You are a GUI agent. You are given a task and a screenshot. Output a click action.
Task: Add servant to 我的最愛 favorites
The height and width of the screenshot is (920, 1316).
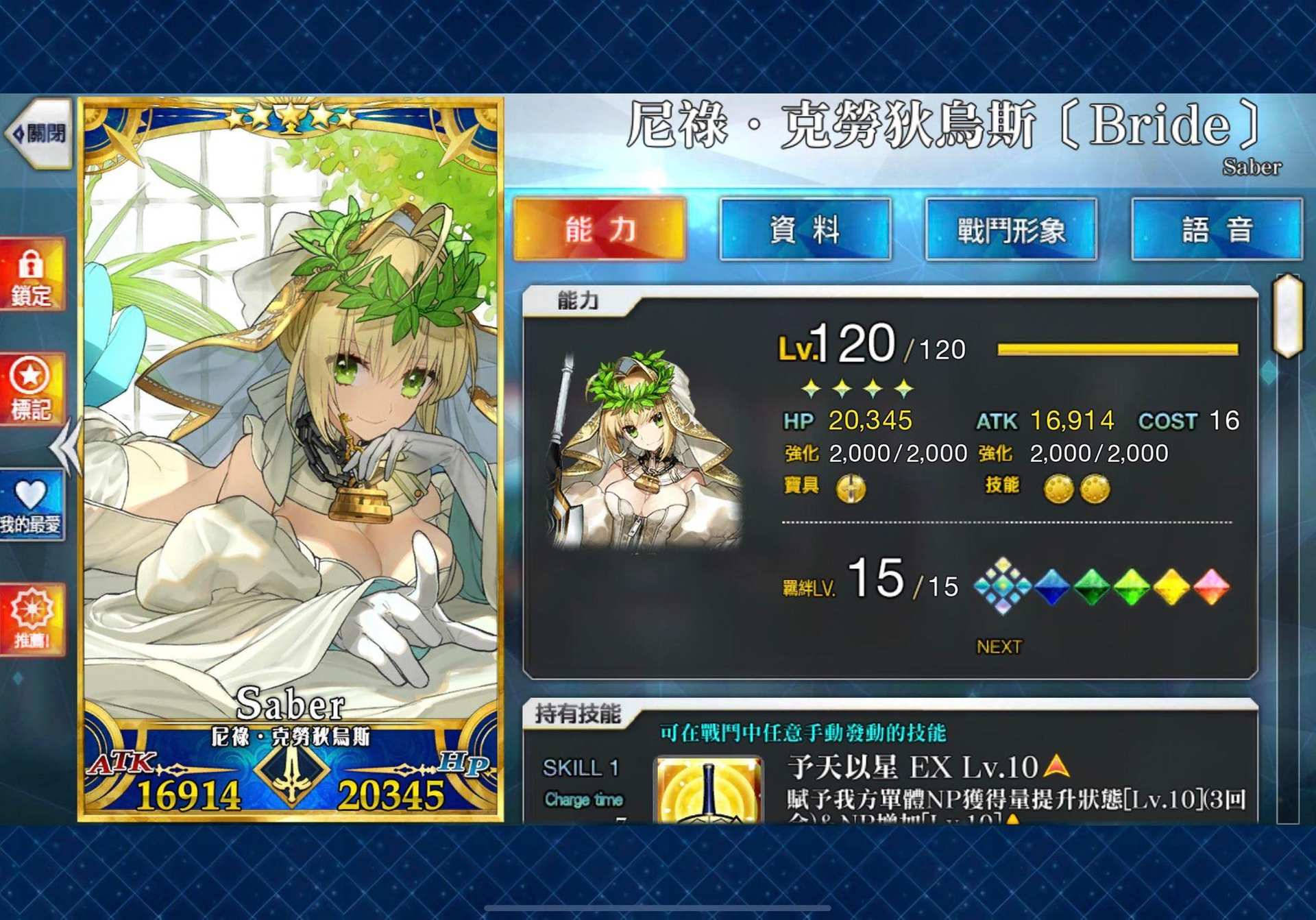coord(30,500)
